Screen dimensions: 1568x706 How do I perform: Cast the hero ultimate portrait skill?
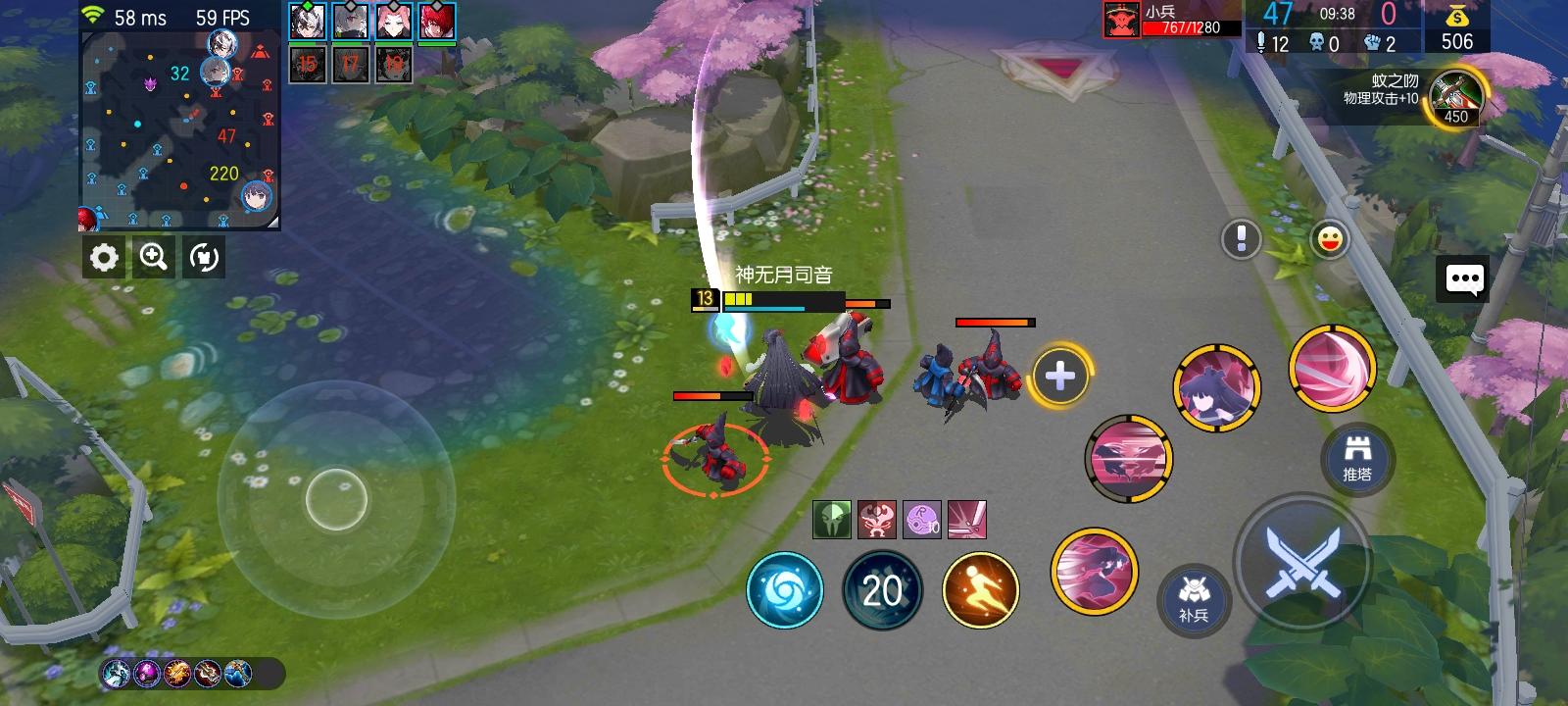(1217, 387)
